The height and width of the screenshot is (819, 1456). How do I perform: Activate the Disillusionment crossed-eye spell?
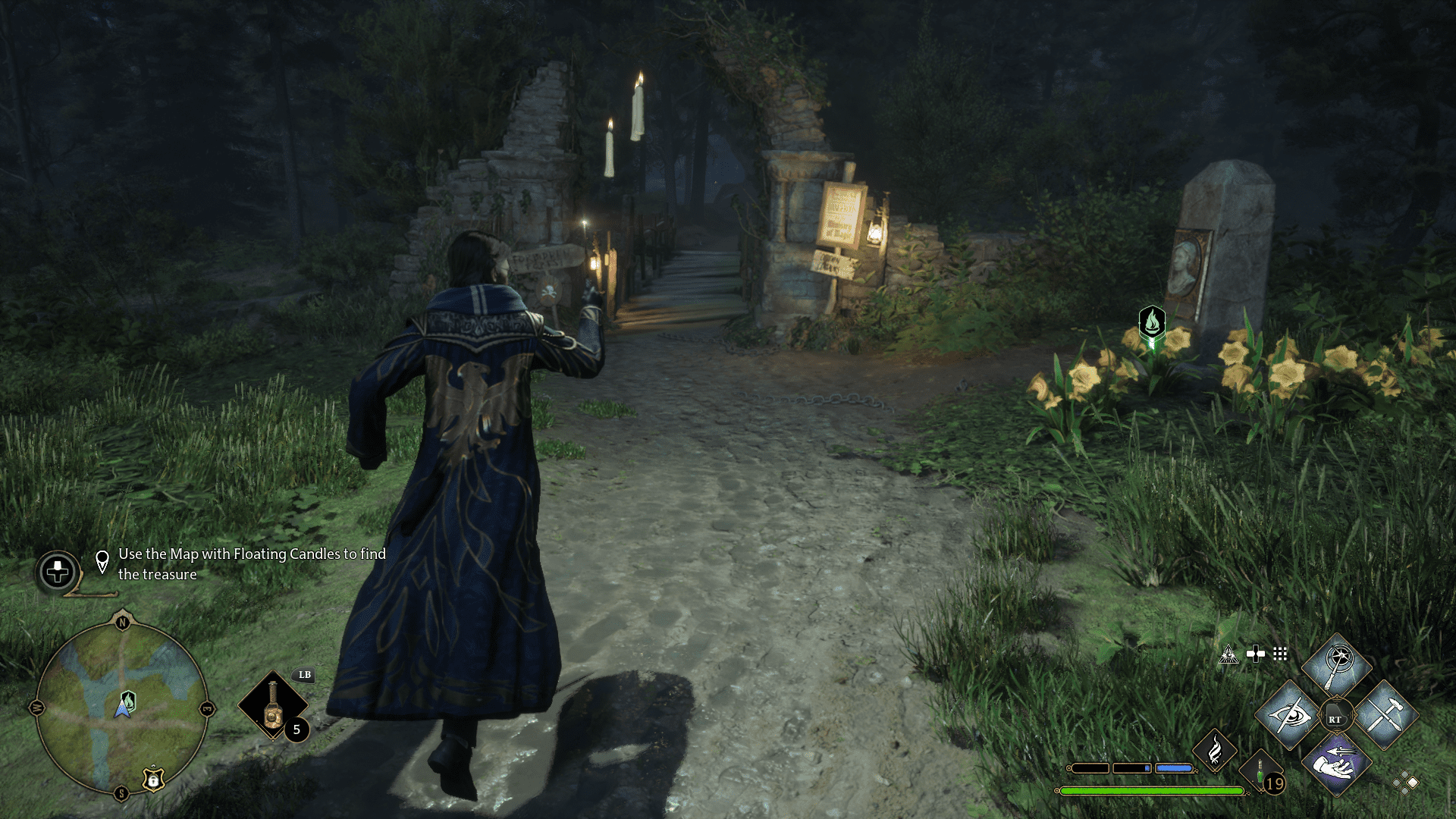(x=1288, y=715)
